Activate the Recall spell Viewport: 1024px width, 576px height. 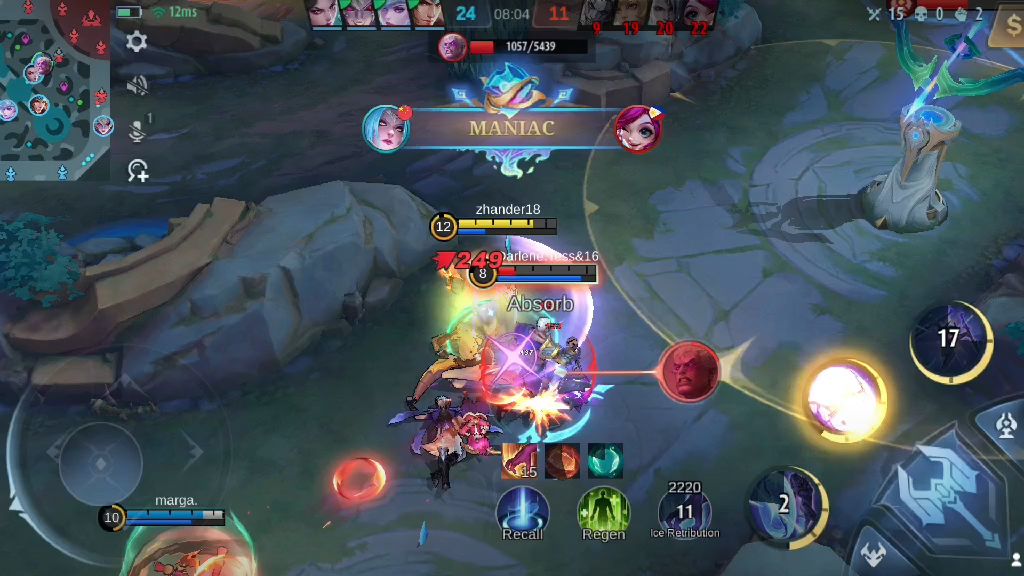point(522,510)
